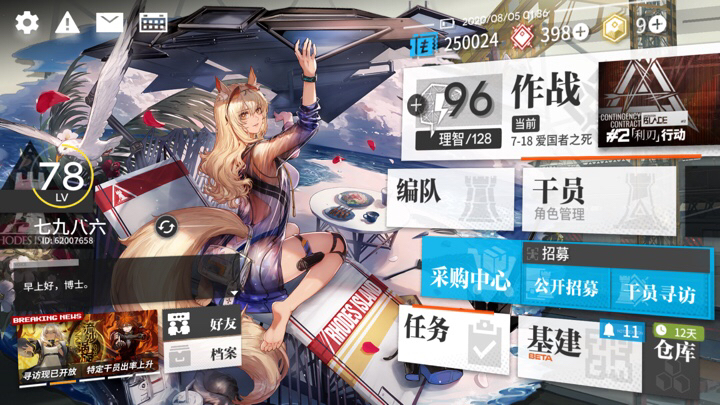Open 干员寻访 operator headhunting
Image resolution: width=720 pixels, height=405 pixels.
coord(657,292)
